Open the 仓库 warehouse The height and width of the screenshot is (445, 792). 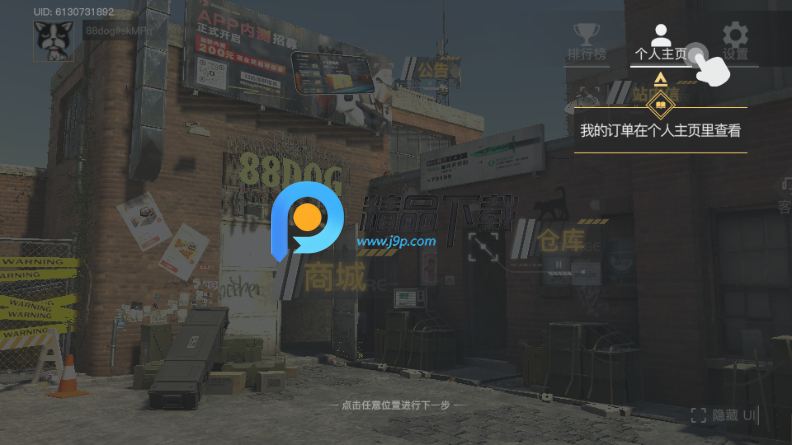(564, 241)
